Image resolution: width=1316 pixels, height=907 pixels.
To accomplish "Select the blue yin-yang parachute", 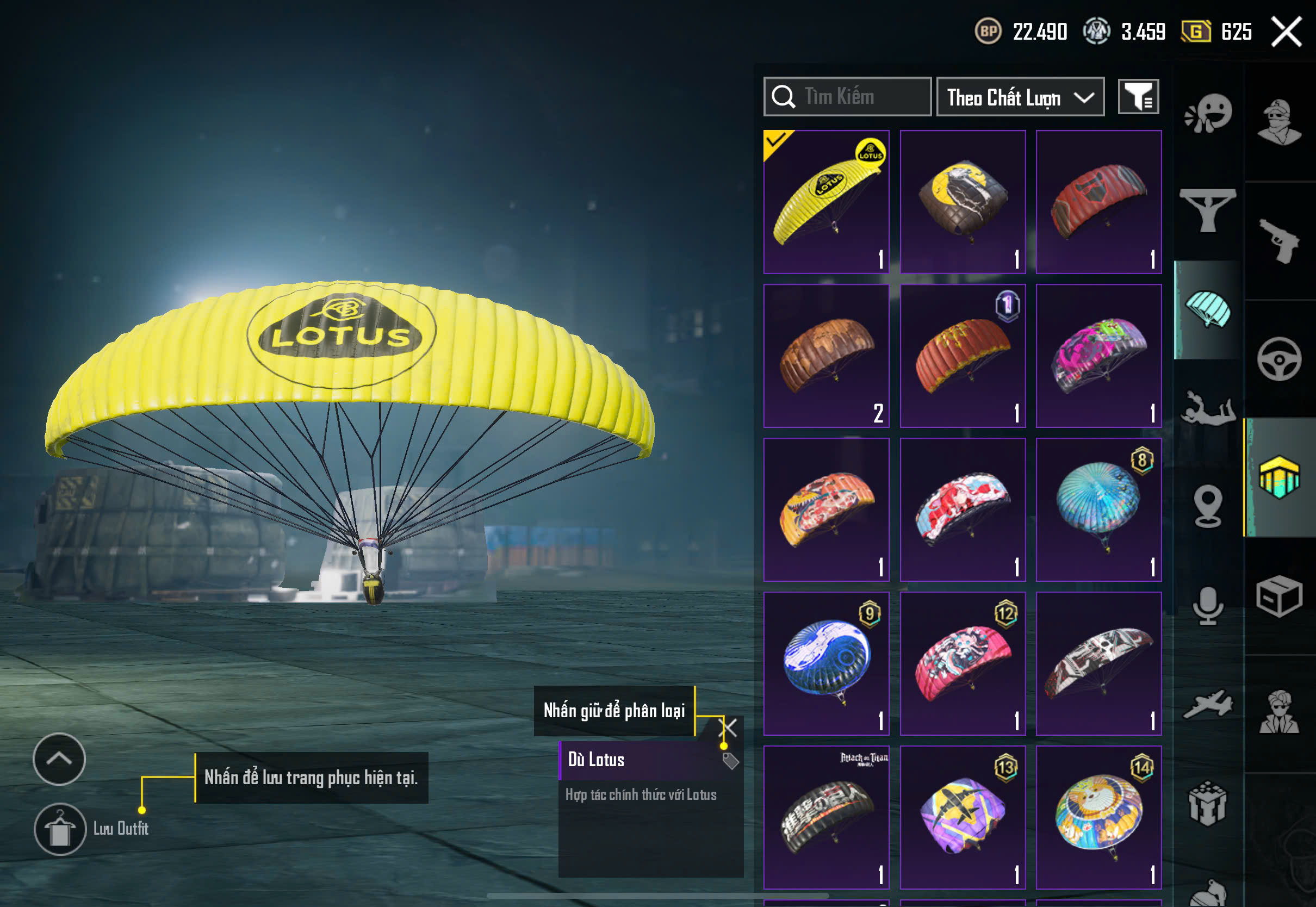I will coord(826,663).
